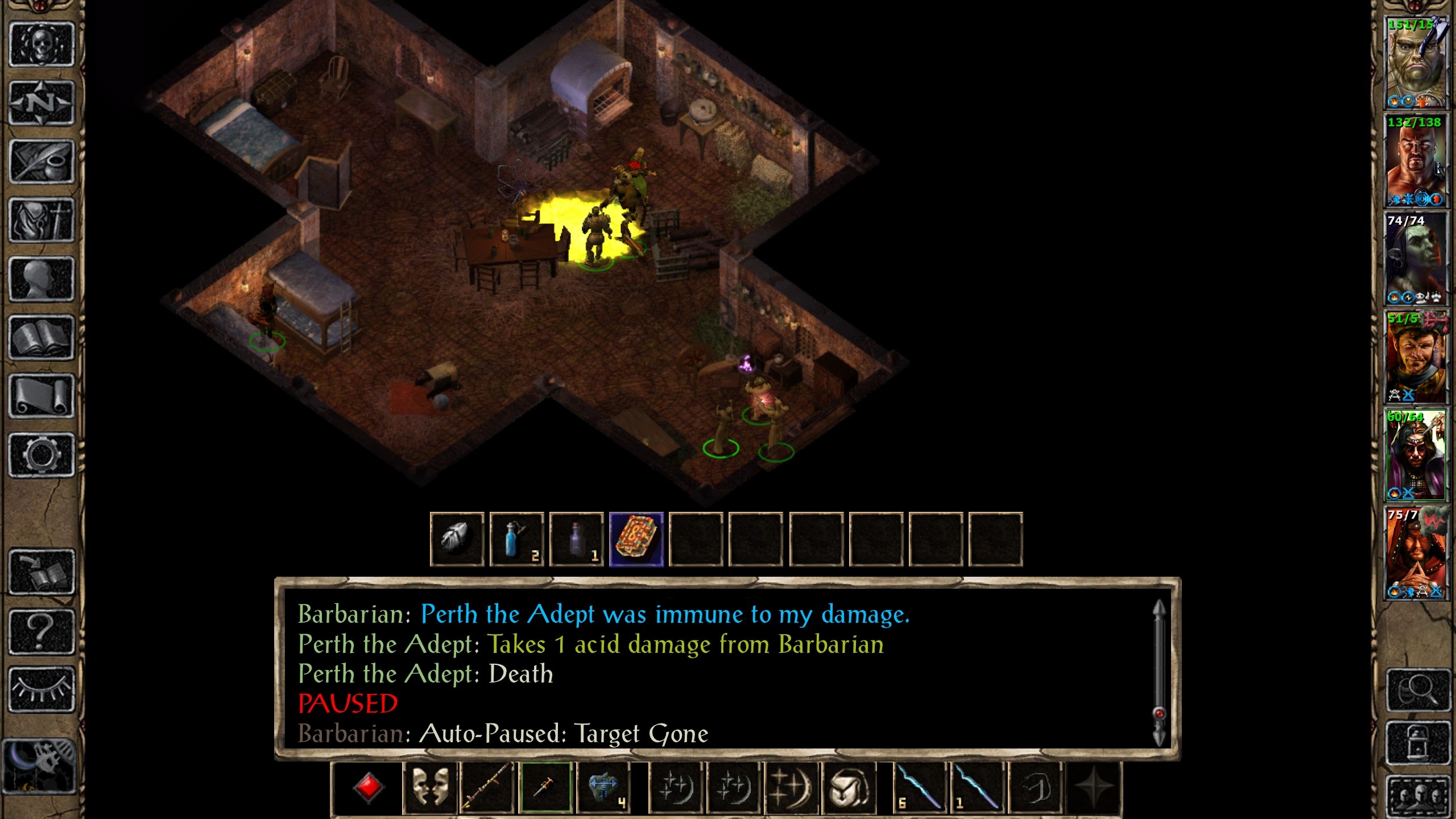Activate the talk masks action
The width and height of the screenshot is (1456, 819).
pyautogui.click(x=430, y=788)
